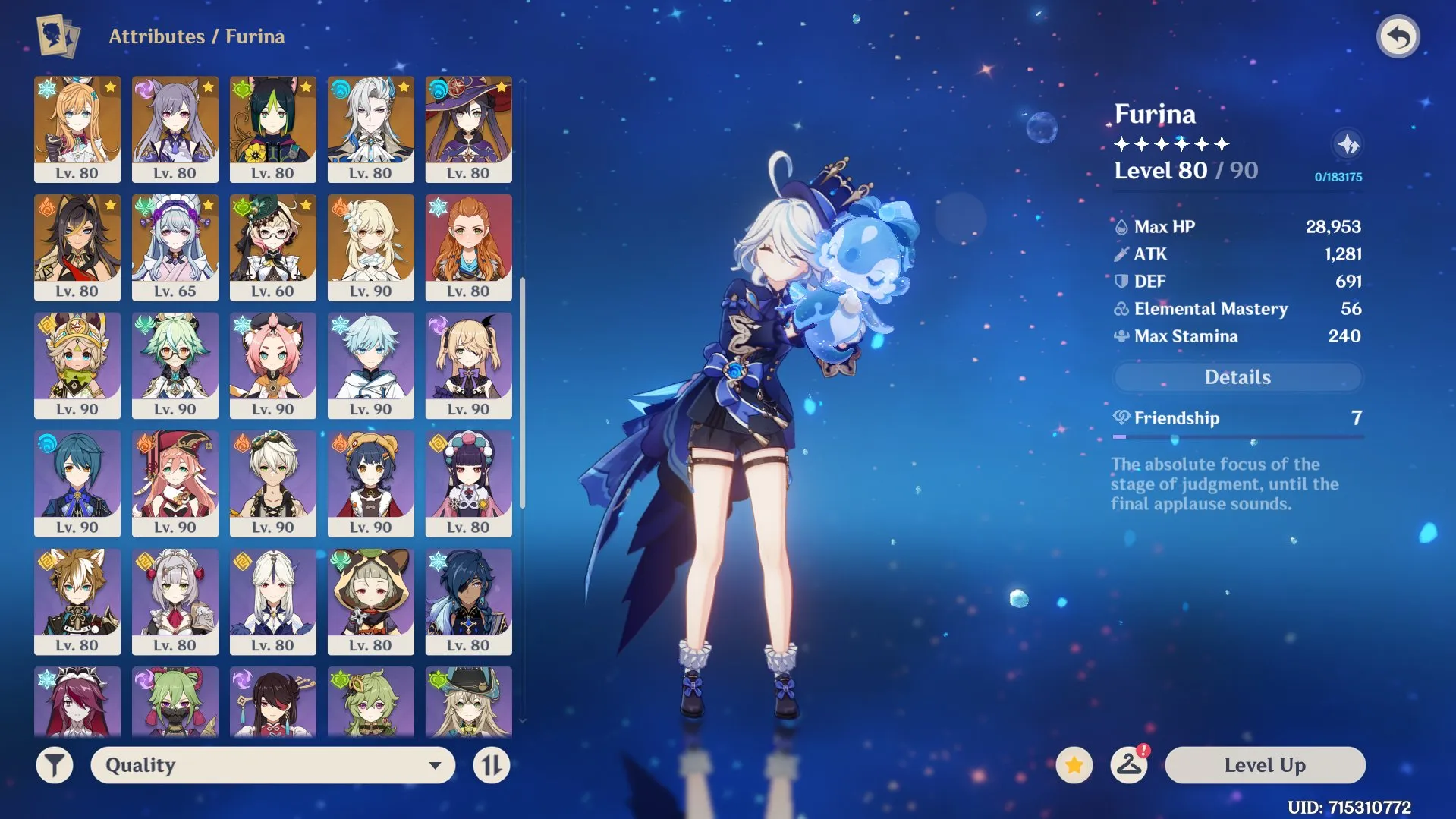1456x819 pixels.
Task: Open the Details panel
Action: 1237,376
